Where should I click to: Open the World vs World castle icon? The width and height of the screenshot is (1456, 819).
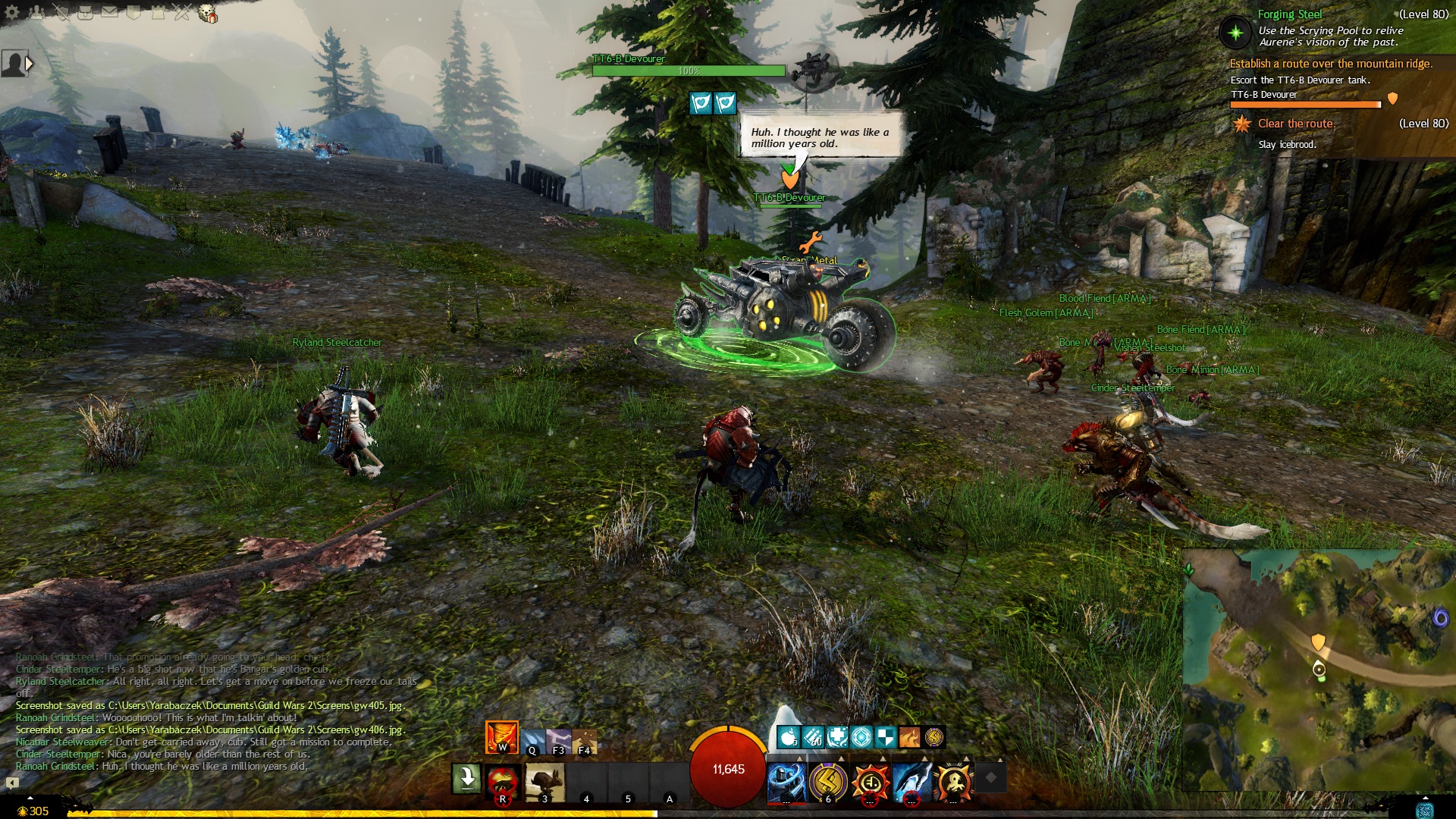pyautogui.click(x=158, y=12)
